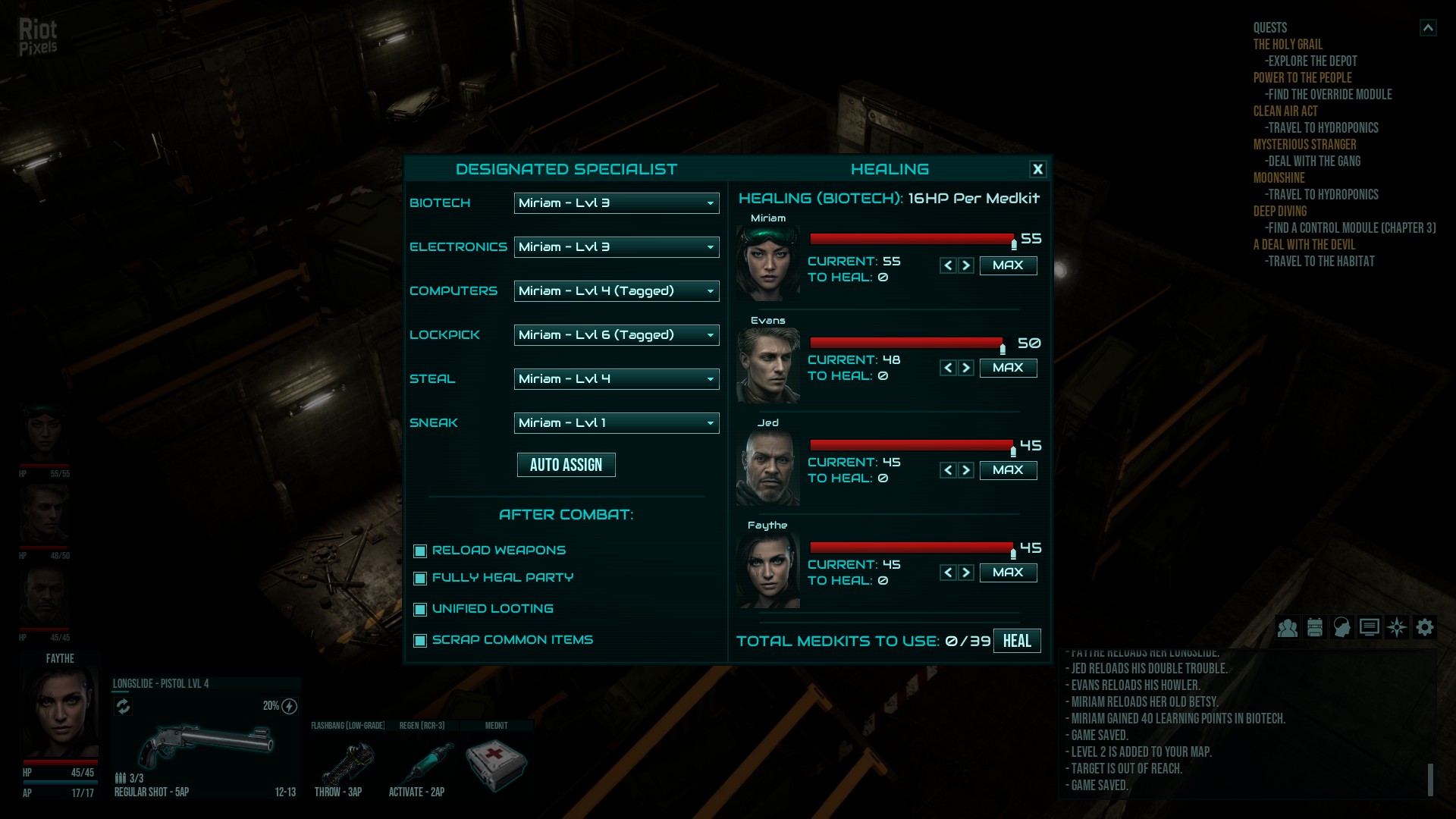Close the Designated Specialist window
The width and height of the screenshot is (1456, 819).
click(x=1037, y=170)
